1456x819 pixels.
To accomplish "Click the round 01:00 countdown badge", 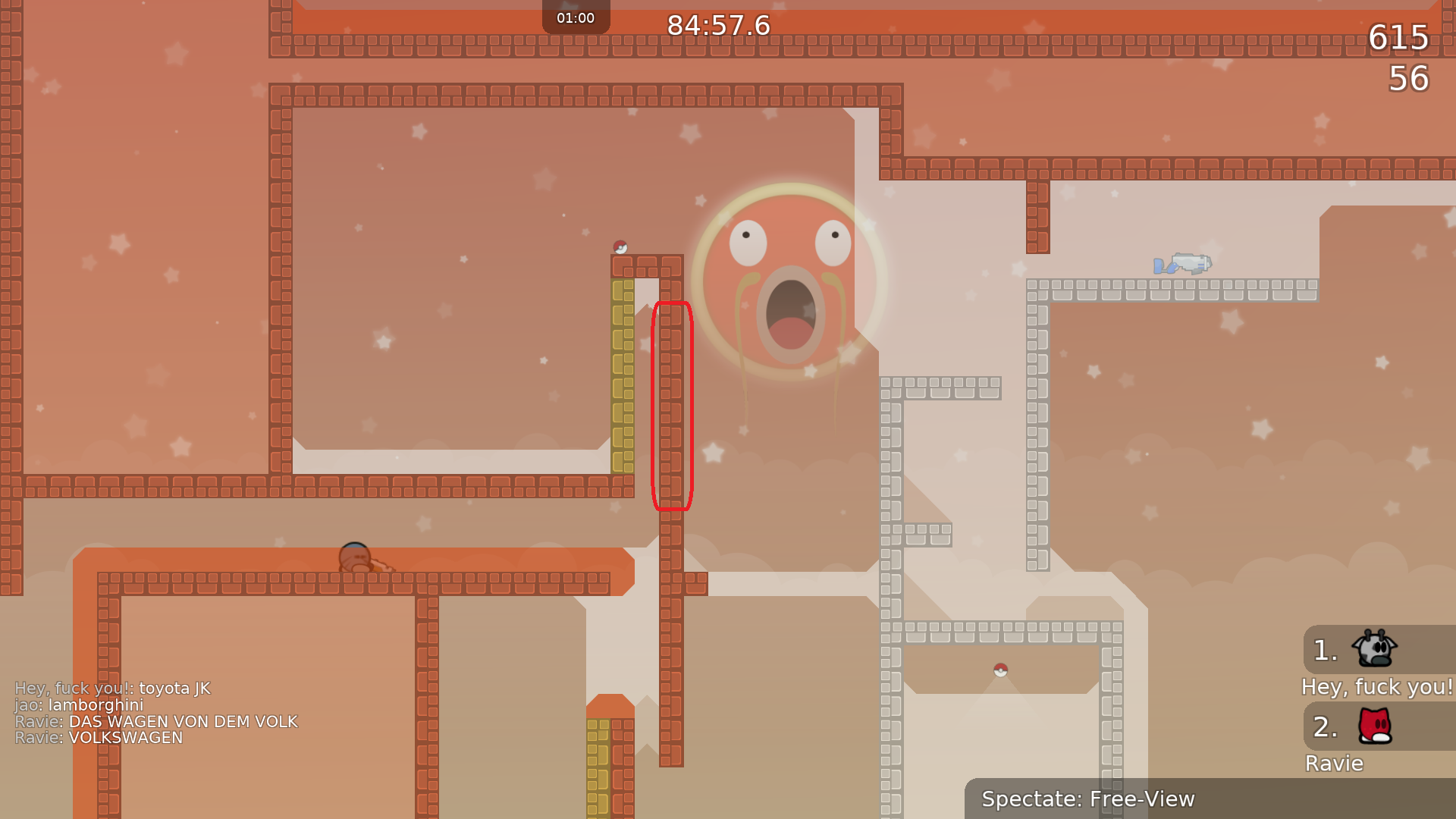I will (575, 17).
